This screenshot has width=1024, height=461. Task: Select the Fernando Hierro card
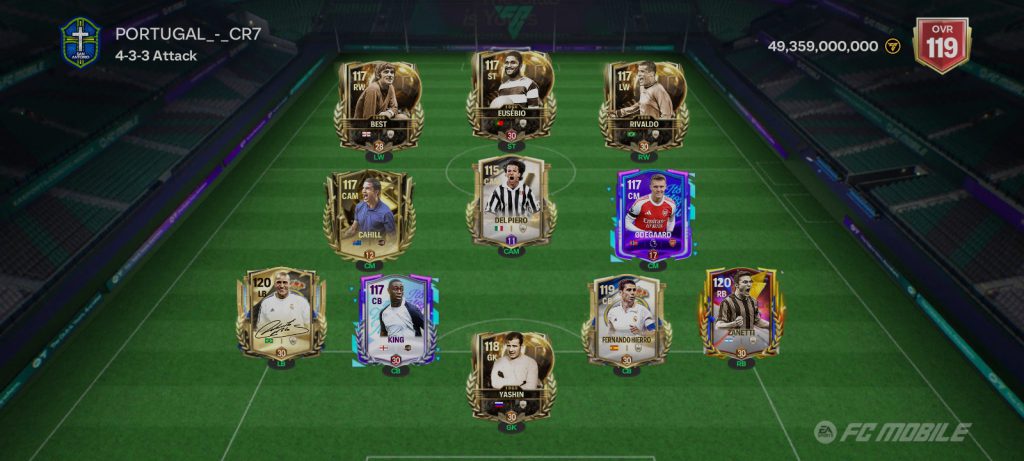point(626,318)
